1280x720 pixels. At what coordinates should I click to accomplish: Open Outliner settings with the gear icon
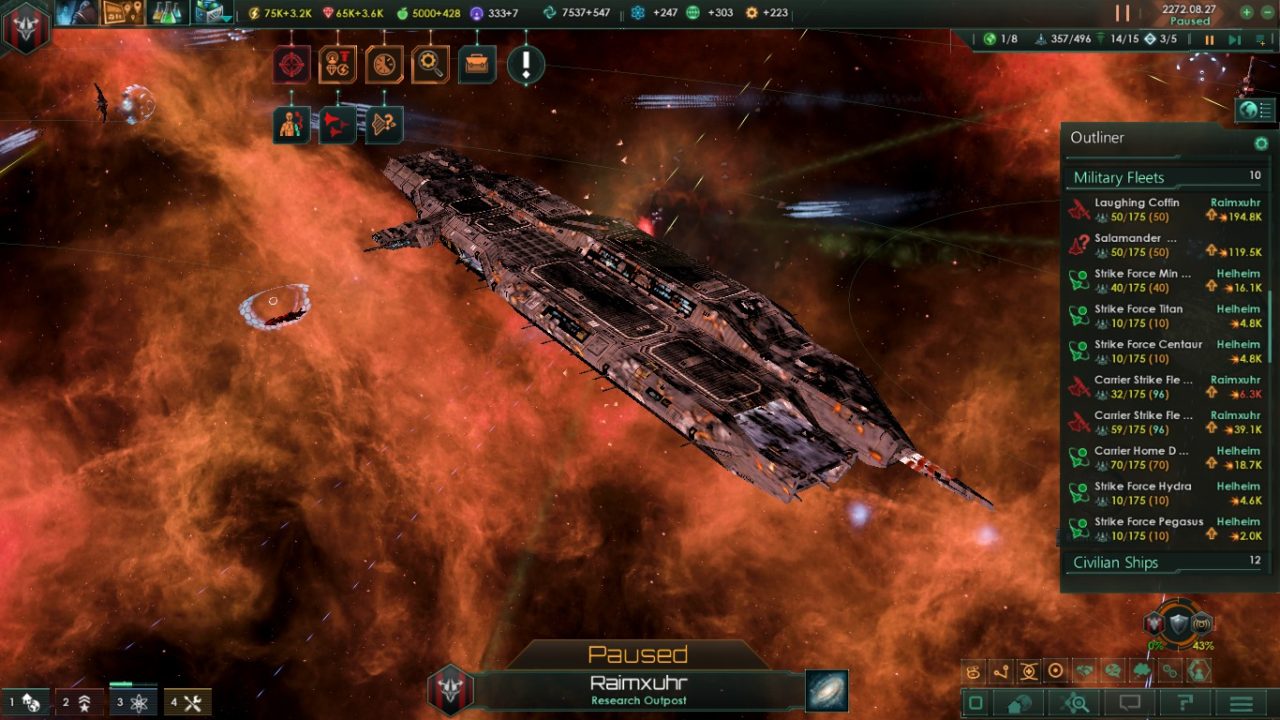tap(1261, 143)
